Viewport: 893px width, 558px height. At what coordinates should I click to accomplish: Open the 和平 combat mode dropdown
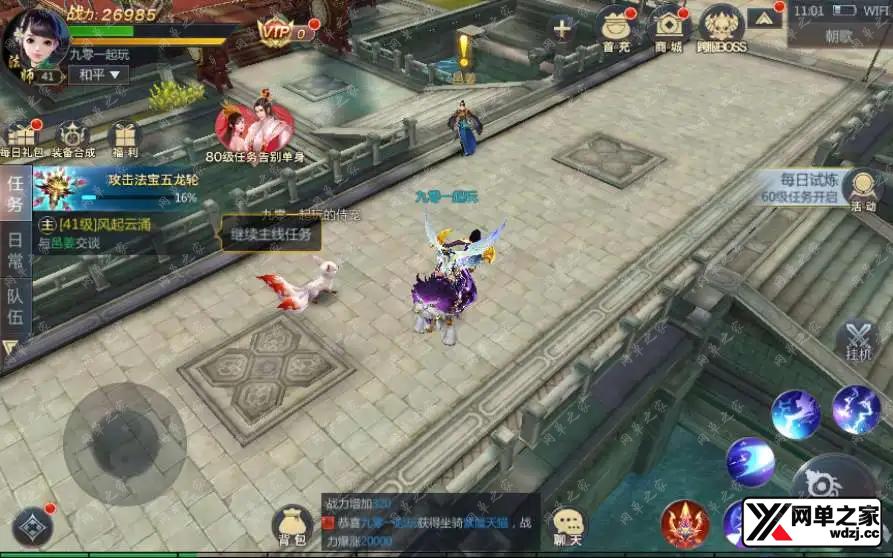[x=101, y=74]
